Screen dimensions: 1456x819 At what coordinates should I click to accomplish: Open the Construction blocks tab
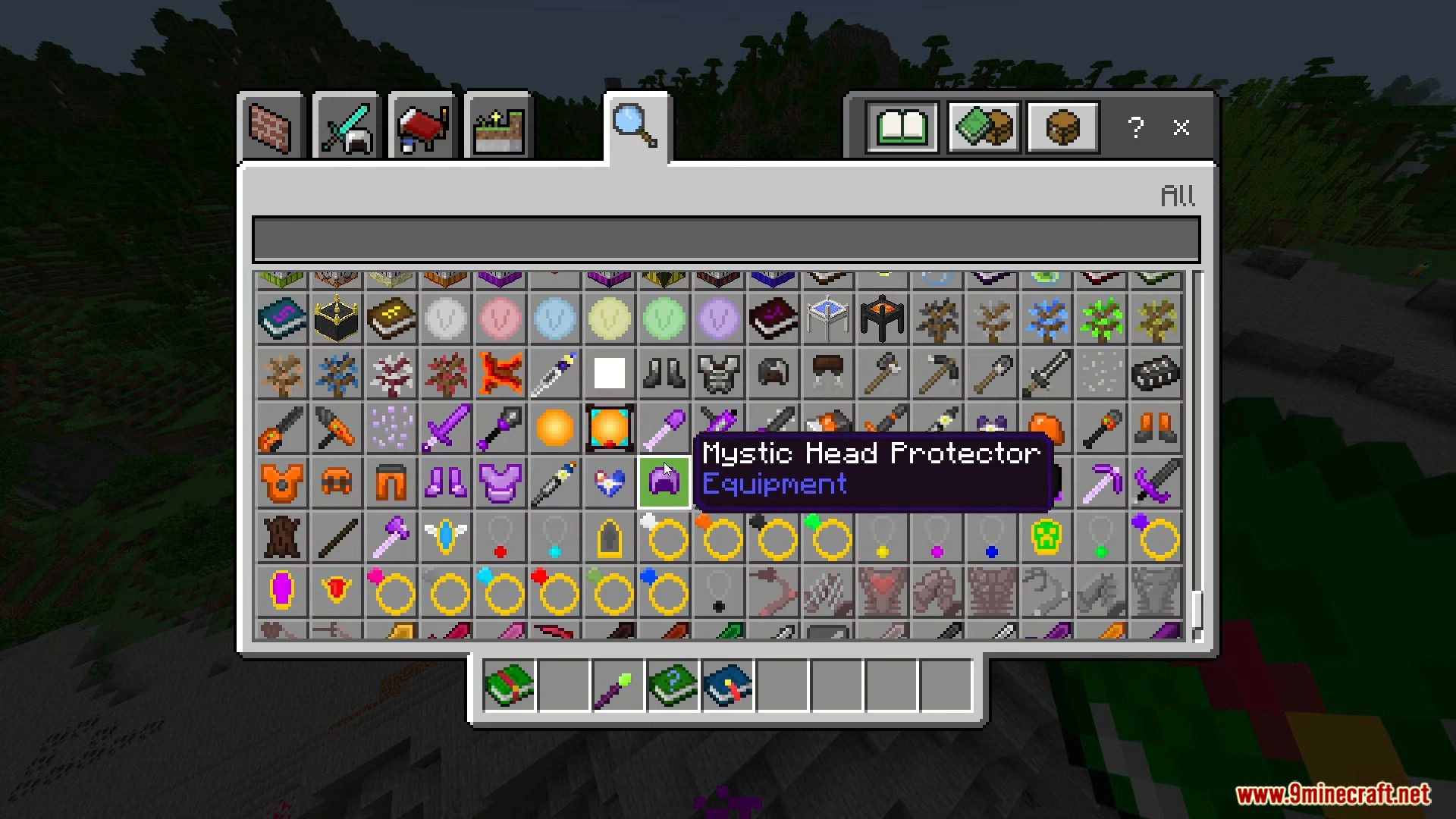[271, 127]
